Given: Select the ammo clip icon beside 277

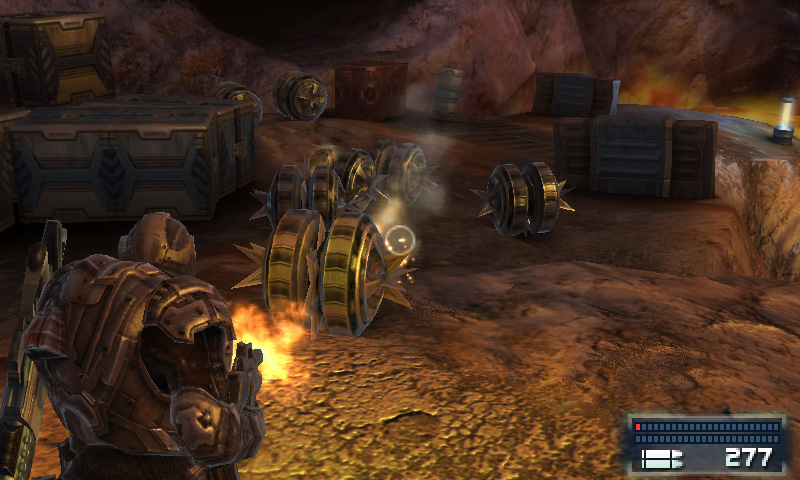Looking at the screenshot, I should point(661,458).
